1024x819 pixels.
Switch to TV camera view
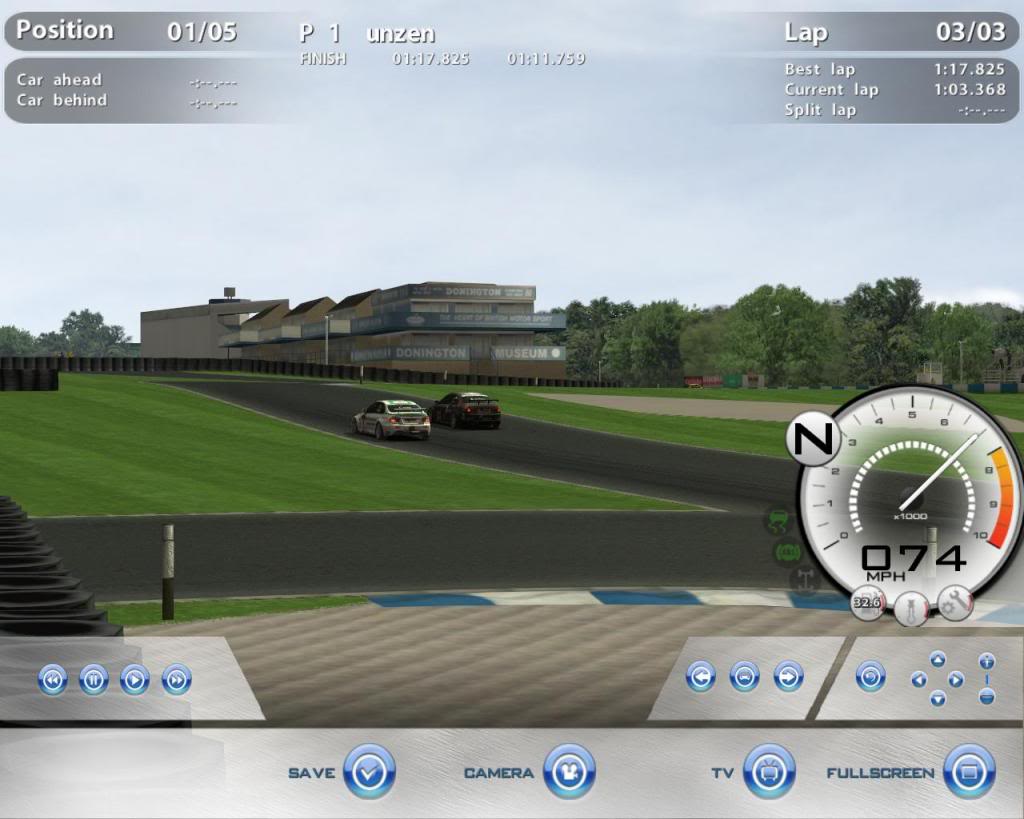[x=769, y=772]
